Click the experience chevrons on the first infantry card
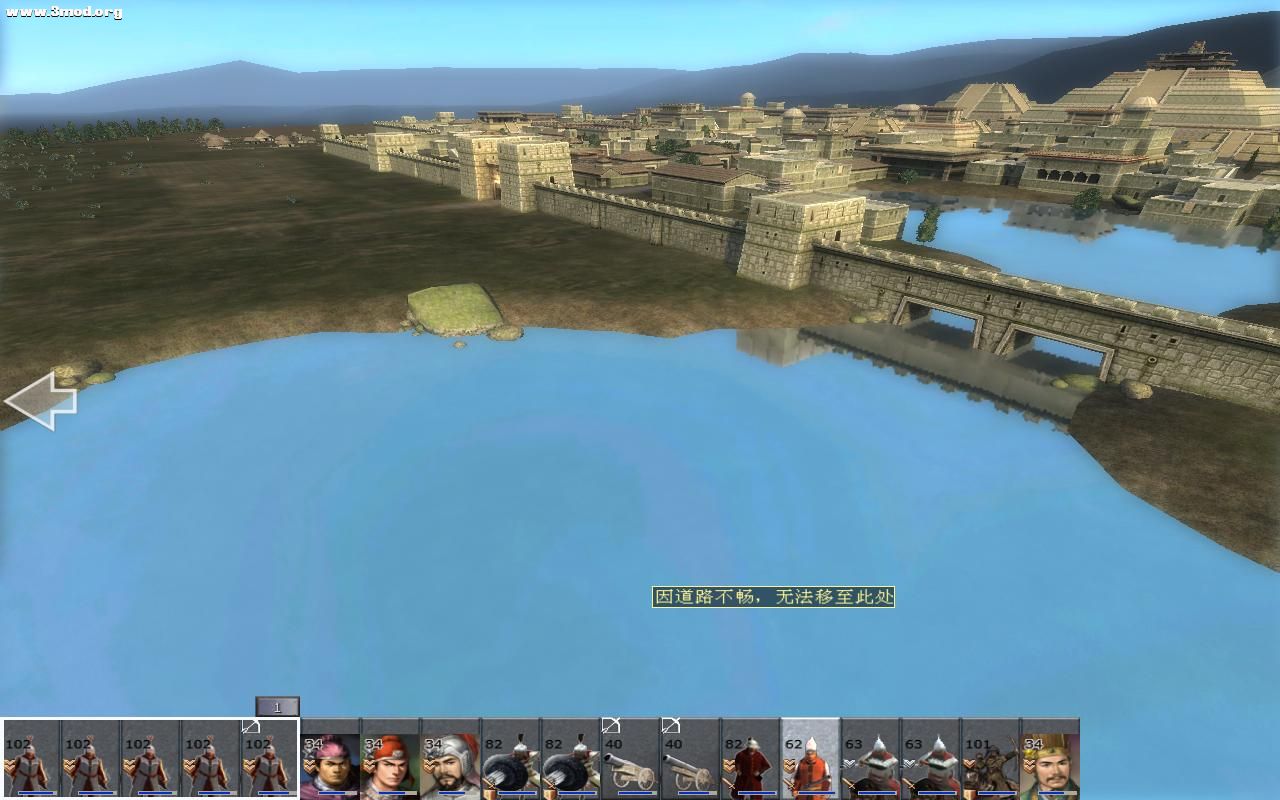 (11, 764)
